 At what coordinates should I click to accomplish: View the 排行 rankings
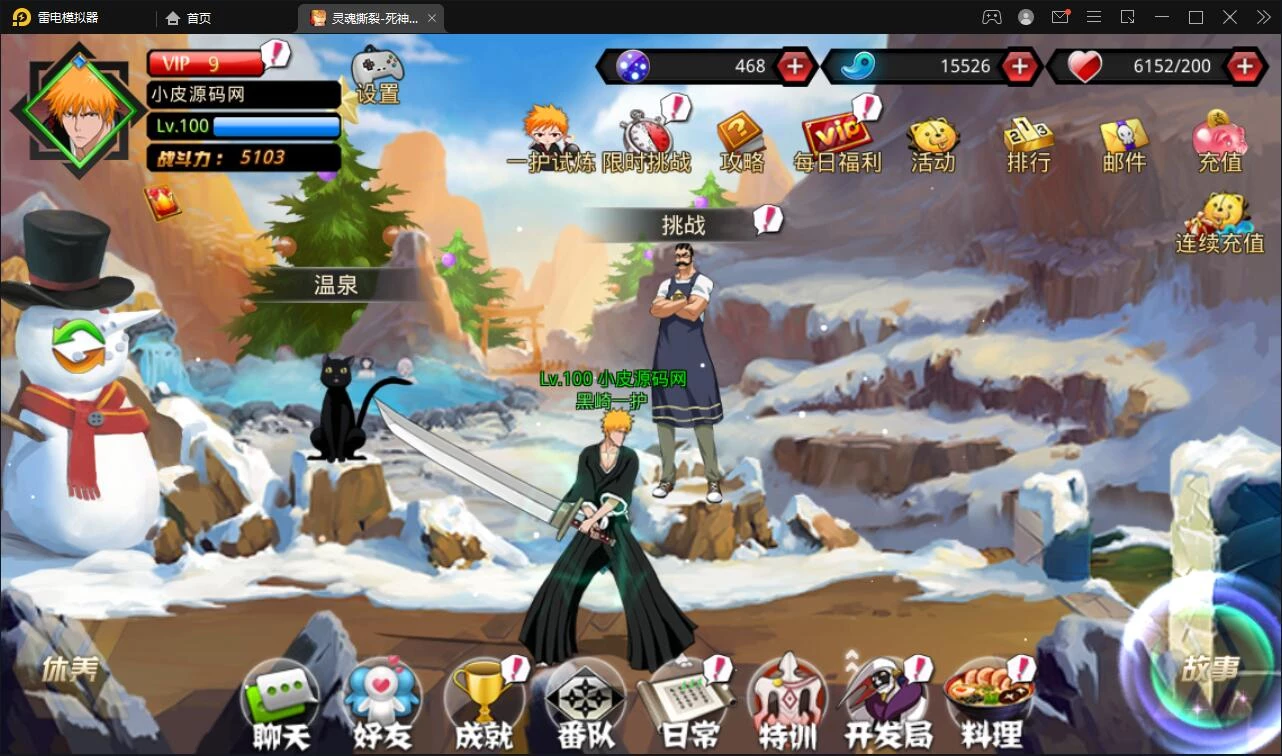click(x=1028, y=144)
